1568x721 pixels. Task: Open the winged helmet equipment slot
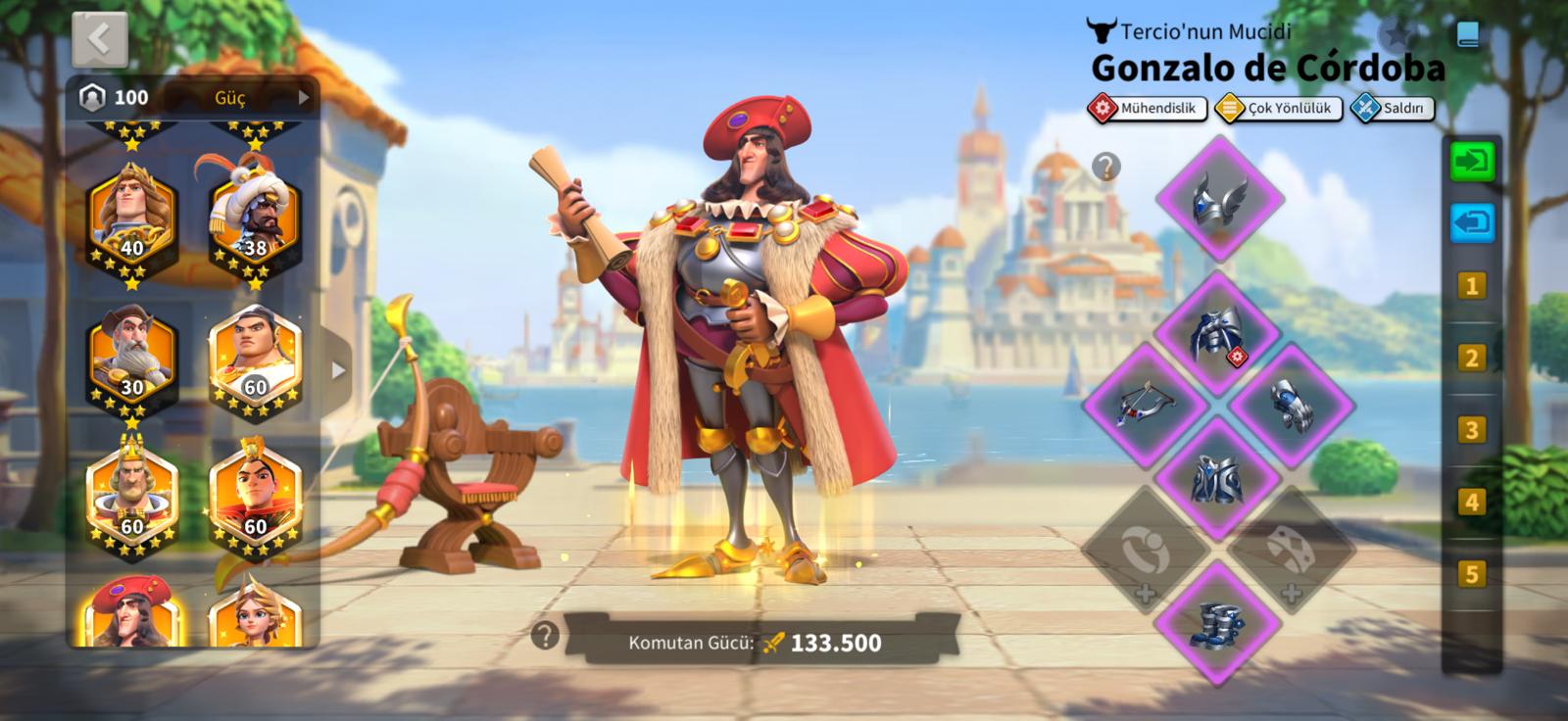tap(1219, 199)
